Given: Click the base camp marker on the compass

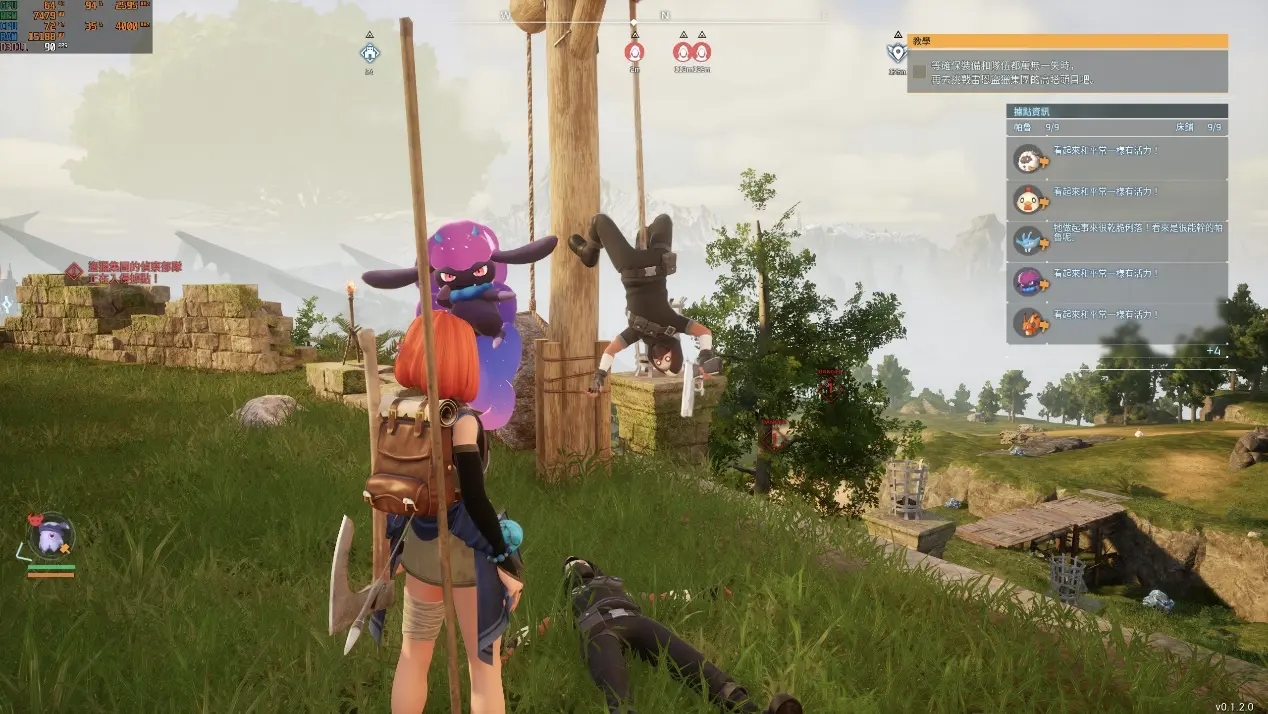Looking at the screenshot, I should click(x=370, y=52).
